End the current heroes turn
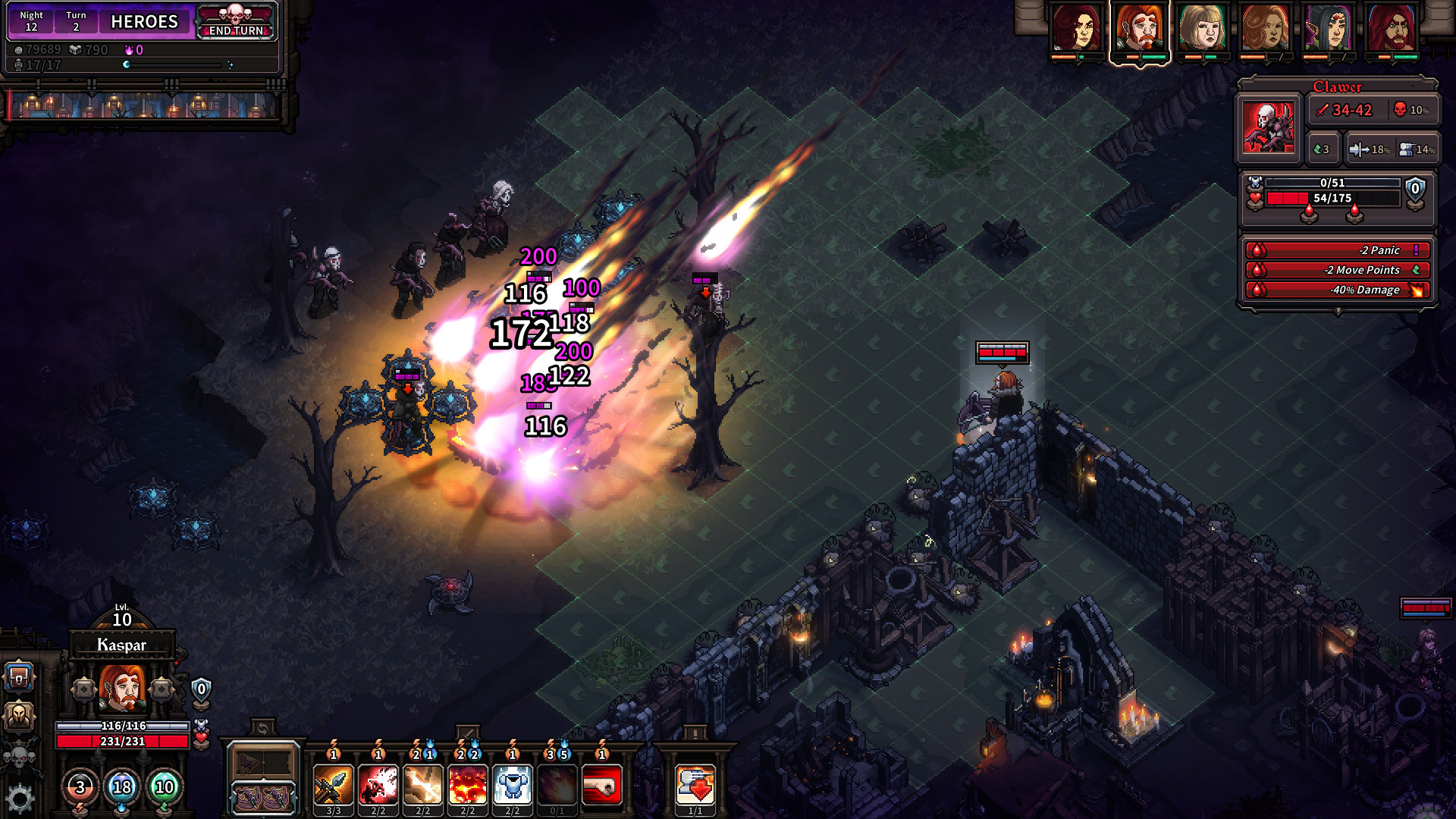The height and width of the screenshot is (819, 1456). coord(236,22)
